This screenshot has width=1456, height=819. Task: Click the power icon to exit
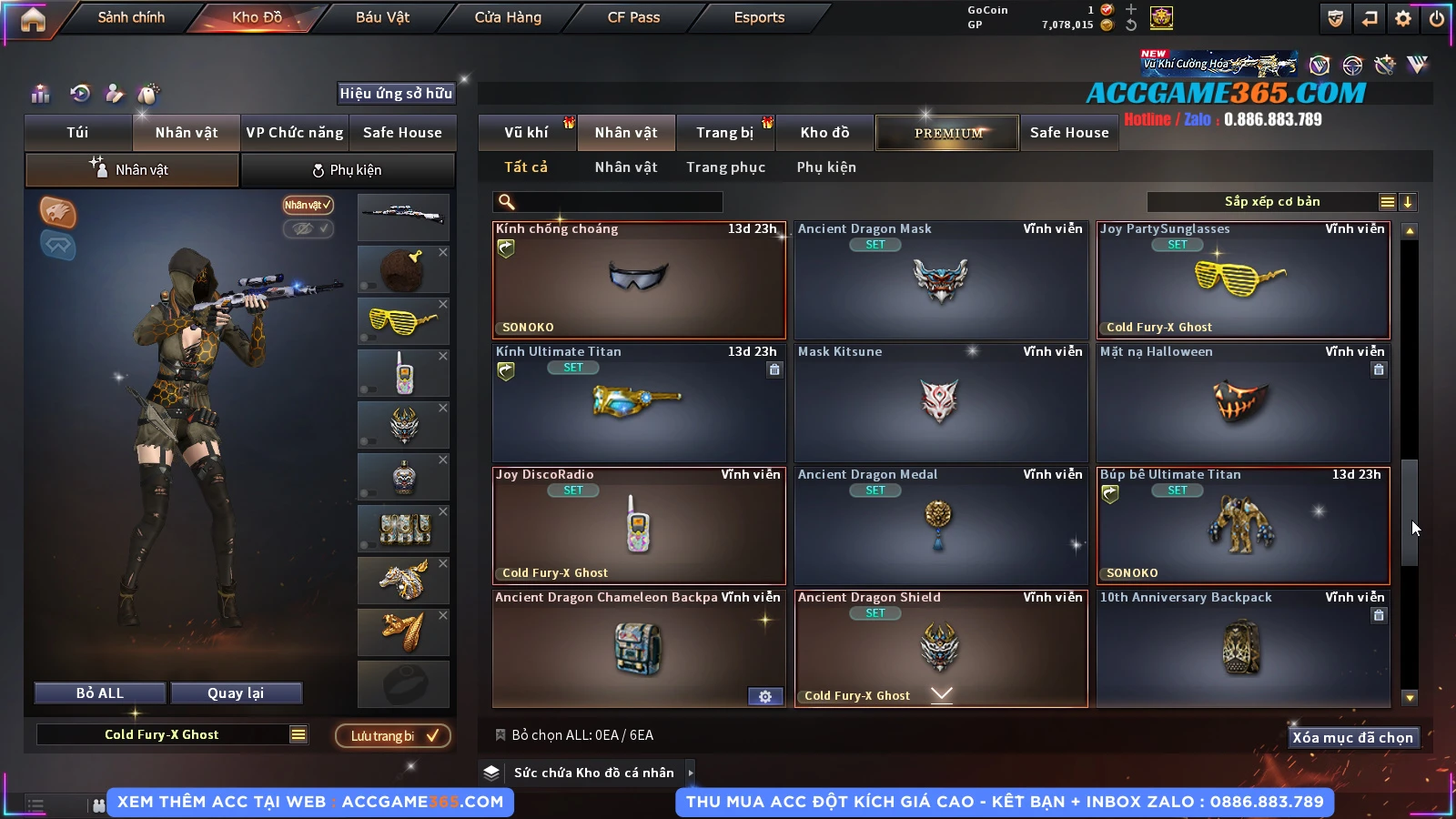1437,18
